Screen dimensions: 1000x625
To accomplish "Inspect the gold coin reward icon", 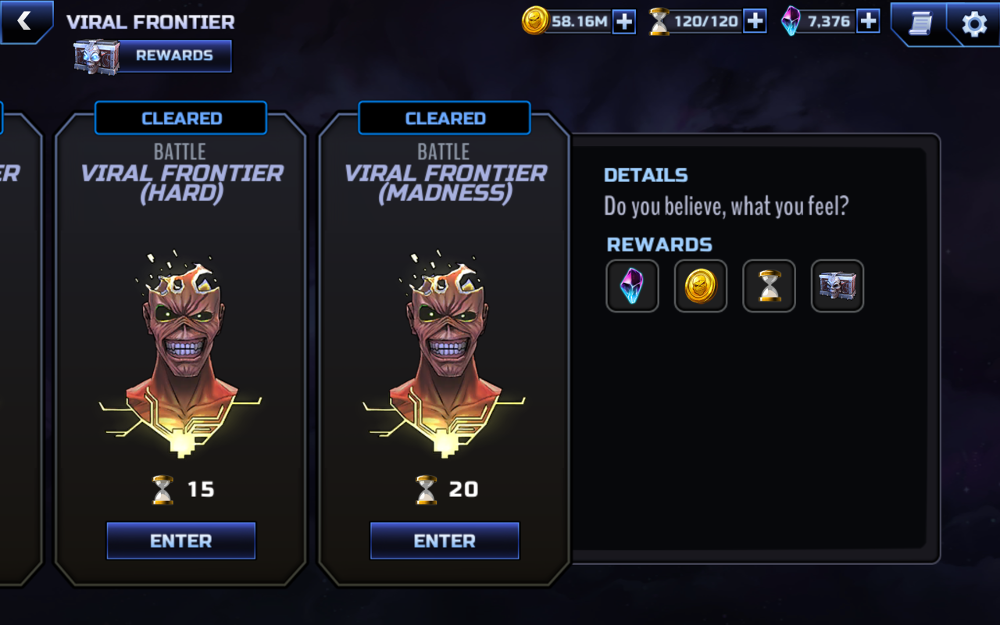I will pos(701,286).
